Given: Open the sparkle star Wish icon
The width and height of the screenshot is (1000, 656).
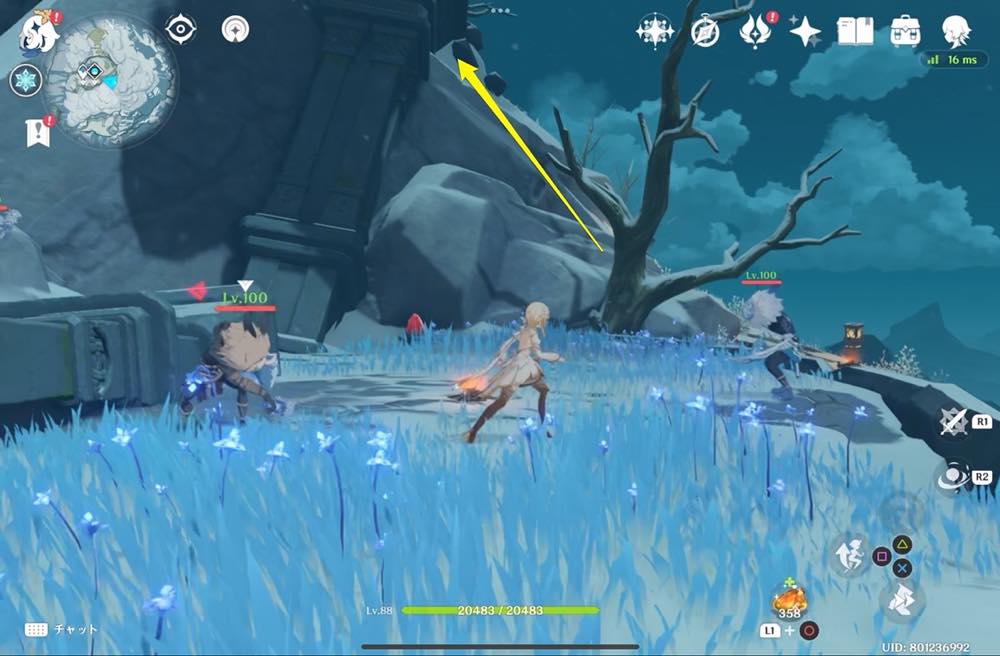Looking at the screenshot, I should 805,32.
